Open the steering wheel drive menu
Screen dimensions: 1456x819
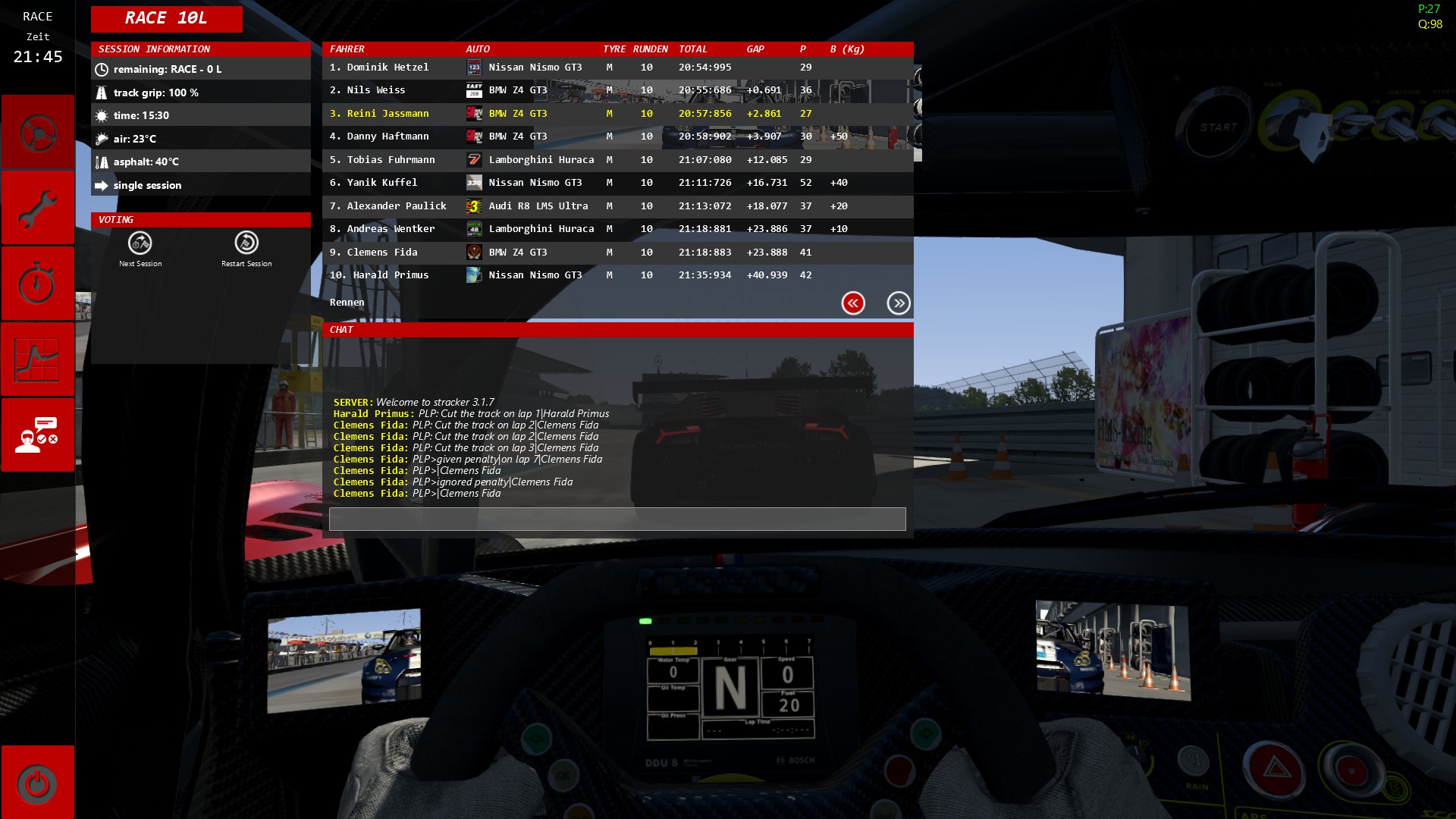click(37, 133)
